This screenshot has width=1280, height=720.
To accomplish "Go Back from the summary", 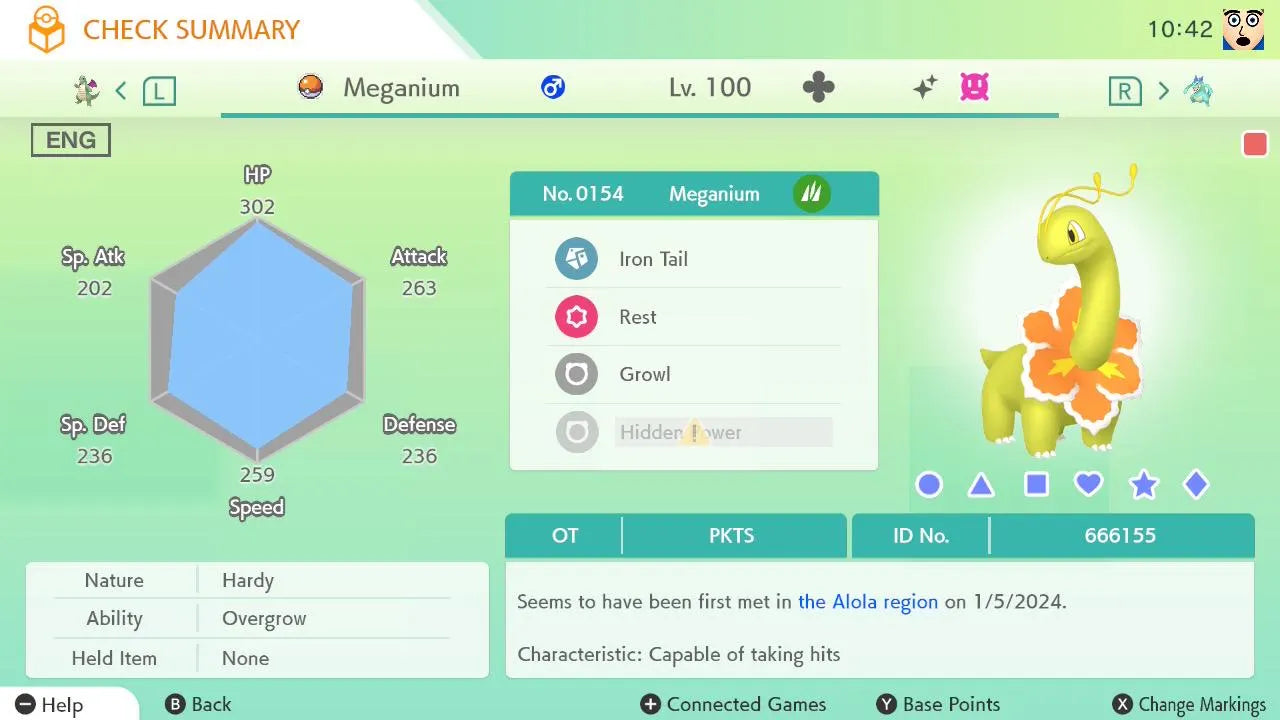I will pos(198,704).
